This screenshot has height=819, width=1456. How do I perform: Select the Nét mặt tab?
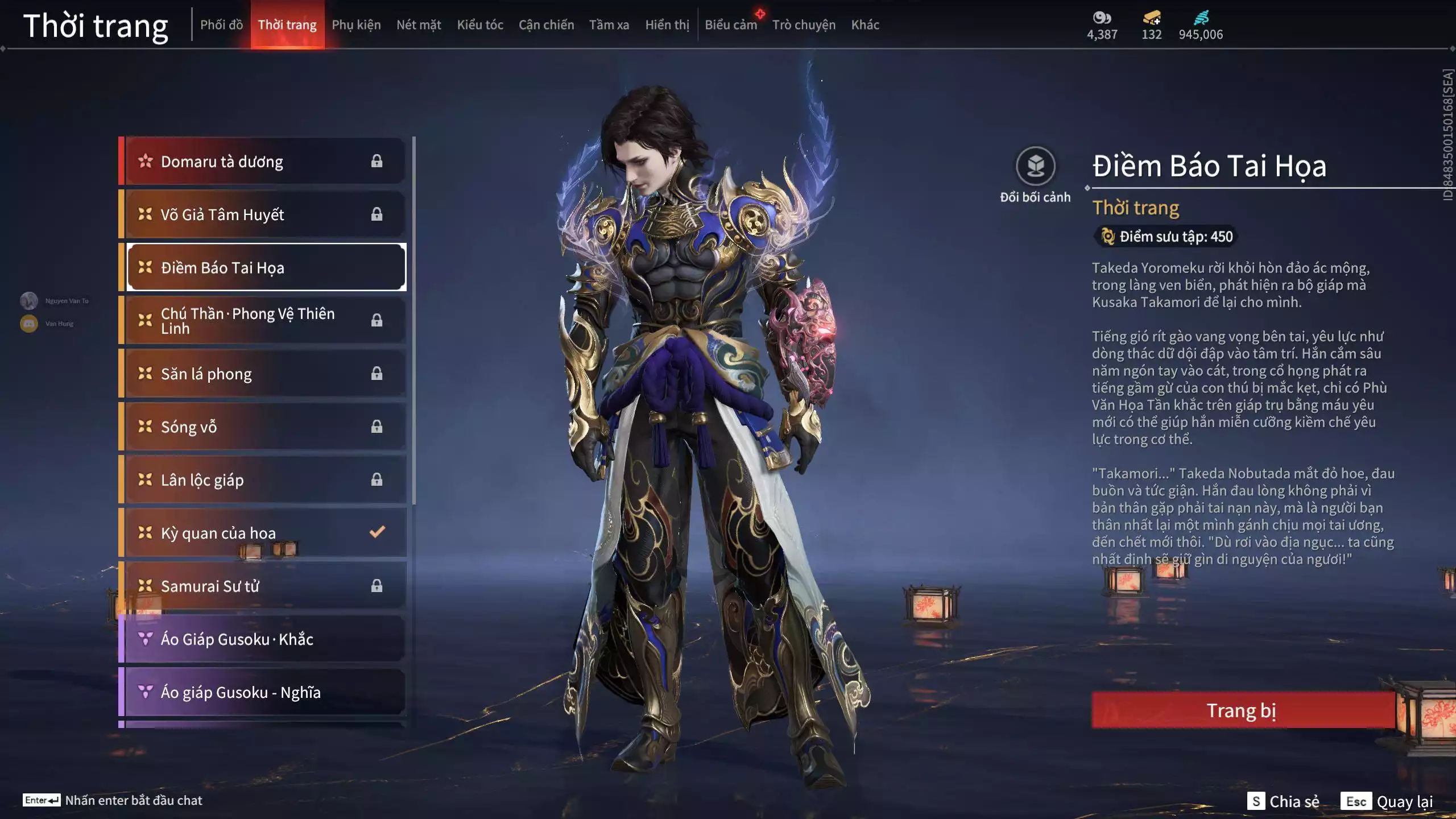[x=419, y=25]
